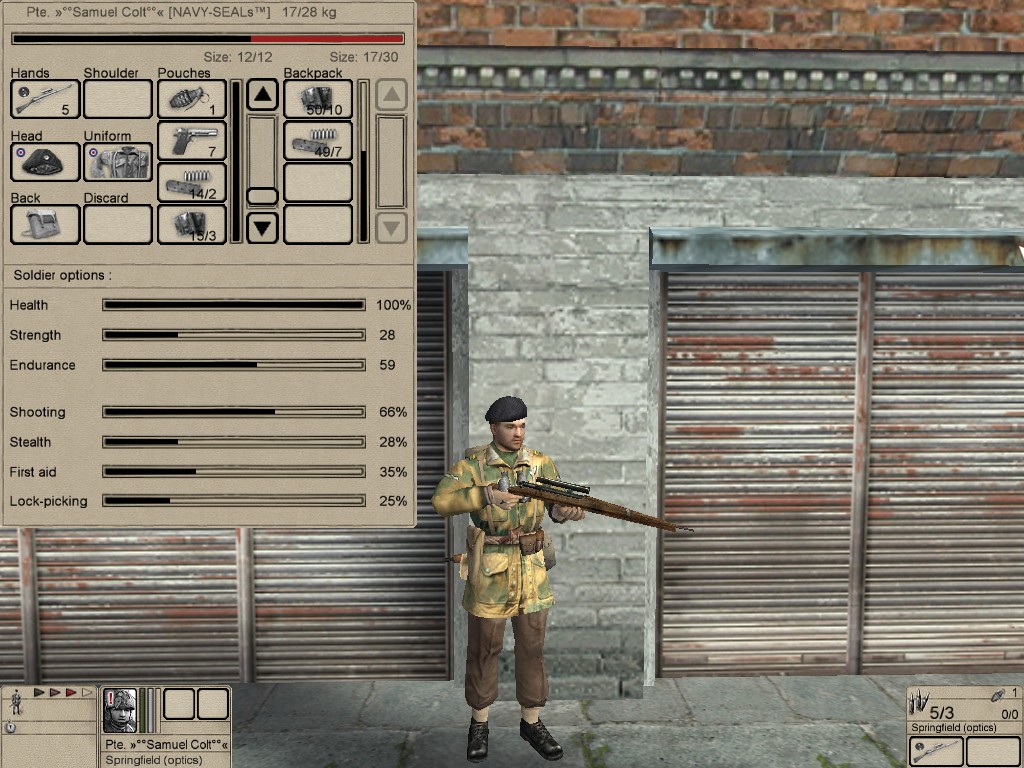Click the Pouches scroll up arrow
Image resolution: width=1024 pixels, height=768 pixels.
[262, 96]
